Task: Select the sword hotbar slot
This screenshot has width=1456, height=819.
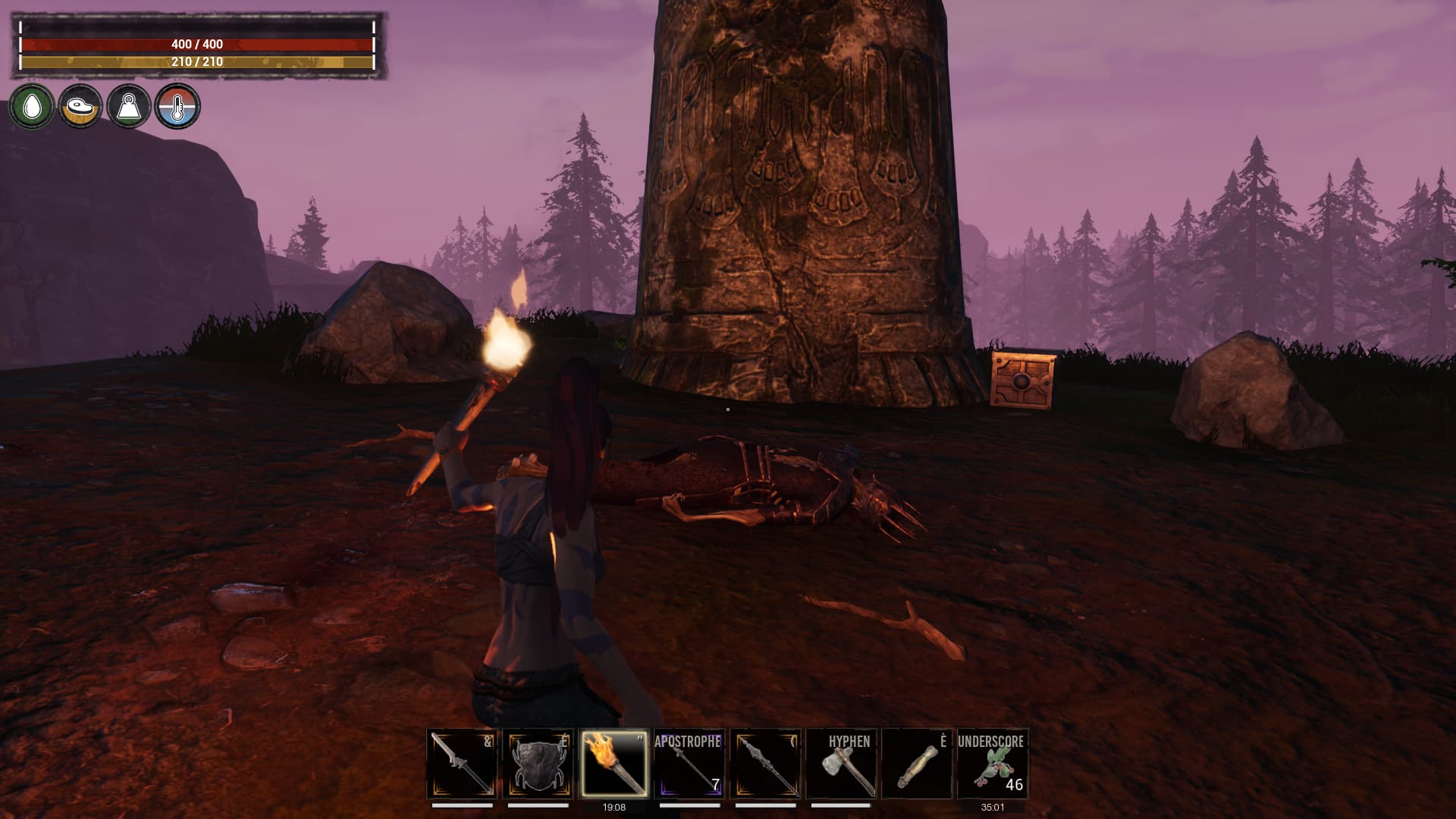Action: (x=462, y=764)
